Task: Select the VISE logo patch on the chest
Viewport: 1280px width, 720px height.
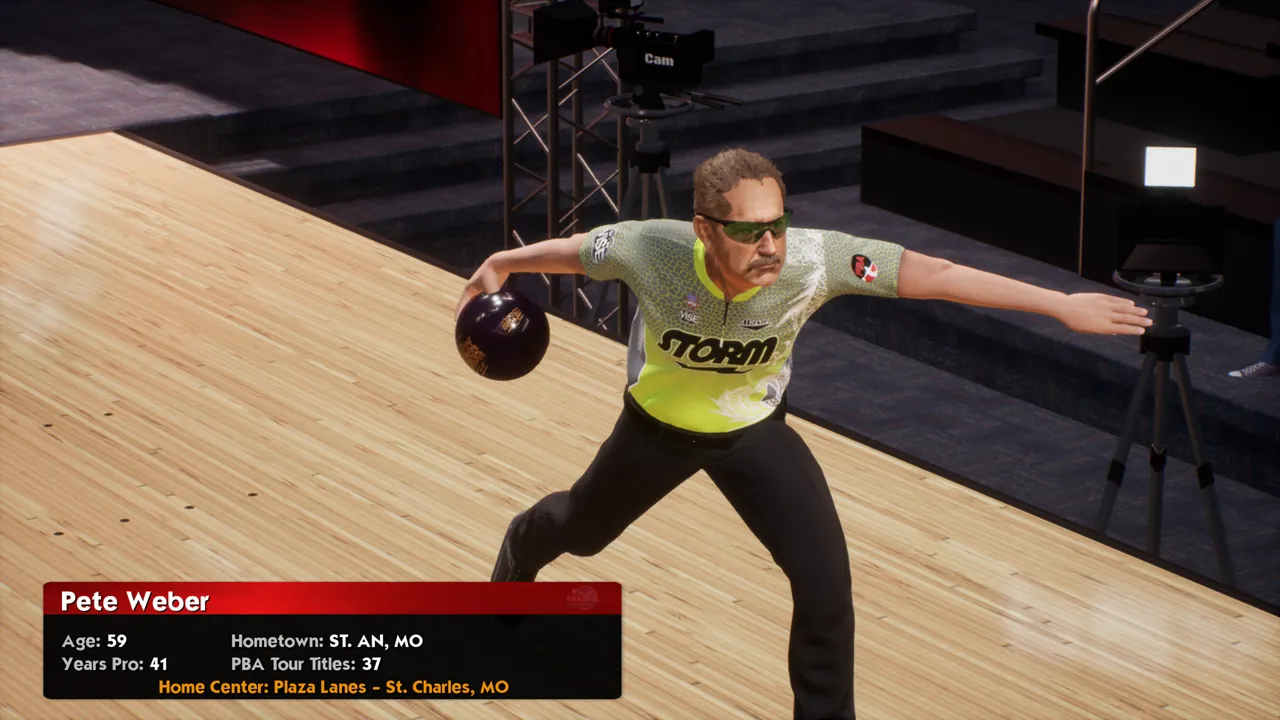Action: (x=688, y=318)
